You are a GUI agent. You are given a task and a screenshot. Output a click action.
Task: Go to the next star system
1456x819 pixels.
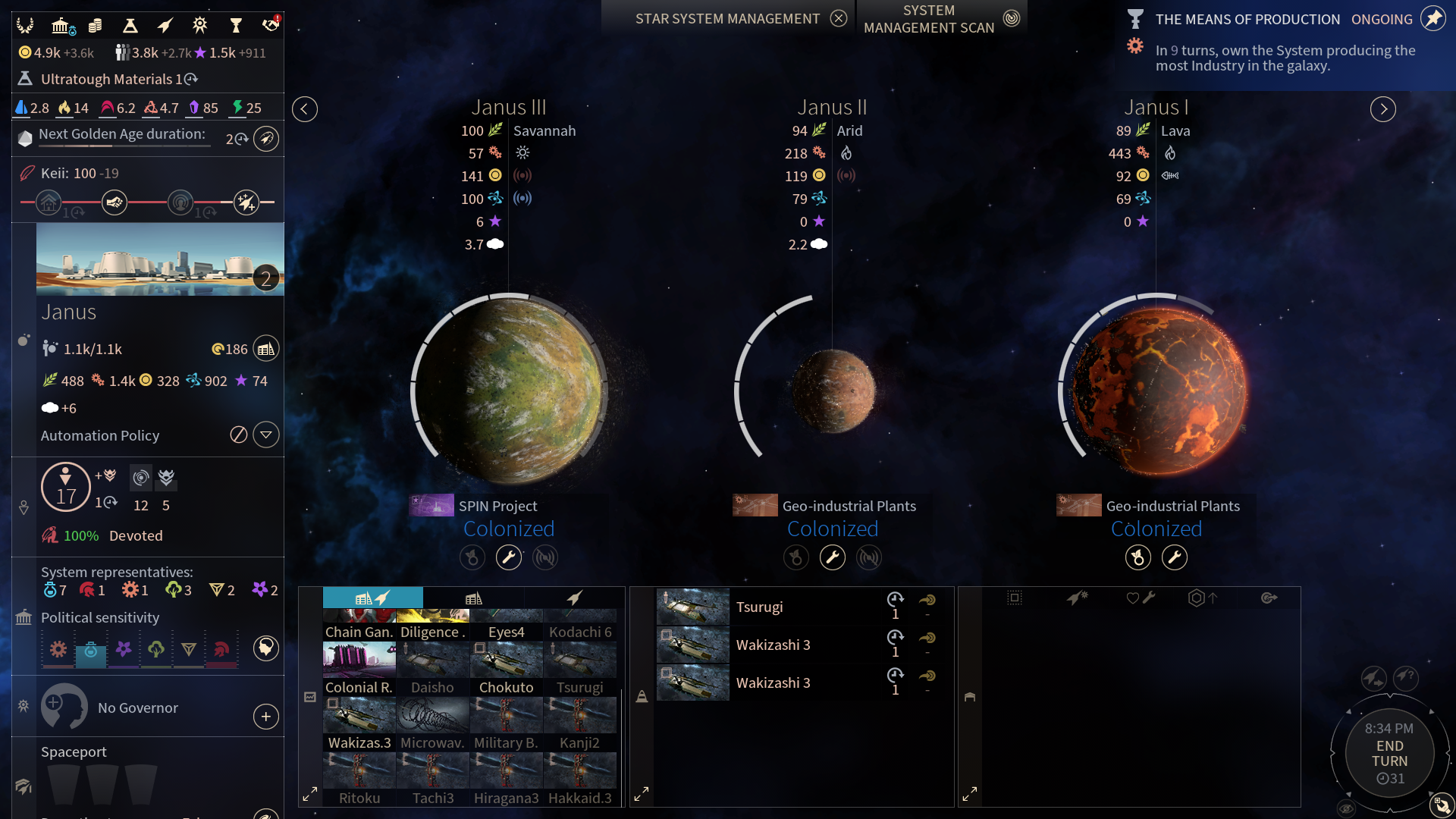[1382, 109]
